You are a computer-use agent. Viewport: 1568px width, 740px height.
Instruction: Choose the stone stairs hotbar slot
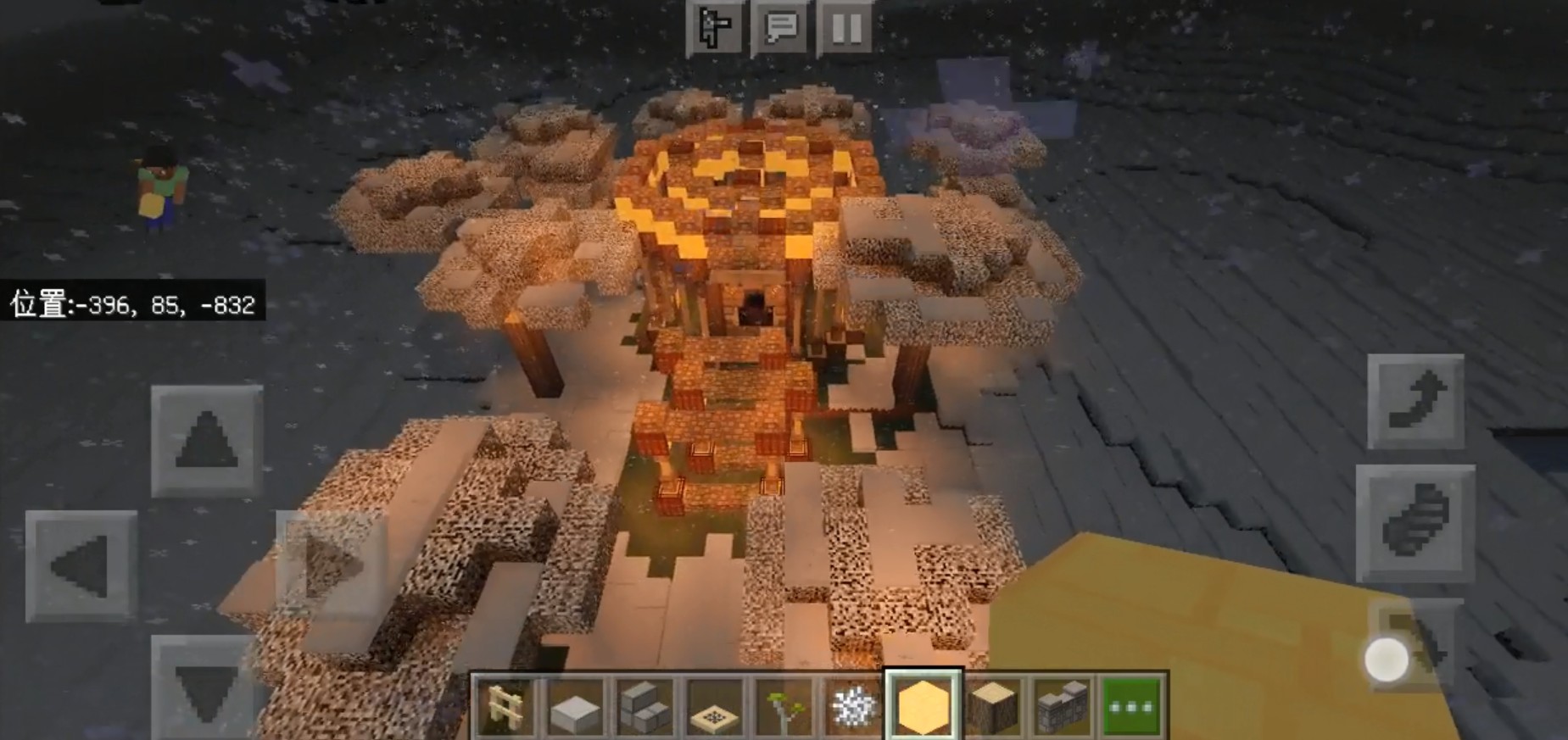(645, 705)
